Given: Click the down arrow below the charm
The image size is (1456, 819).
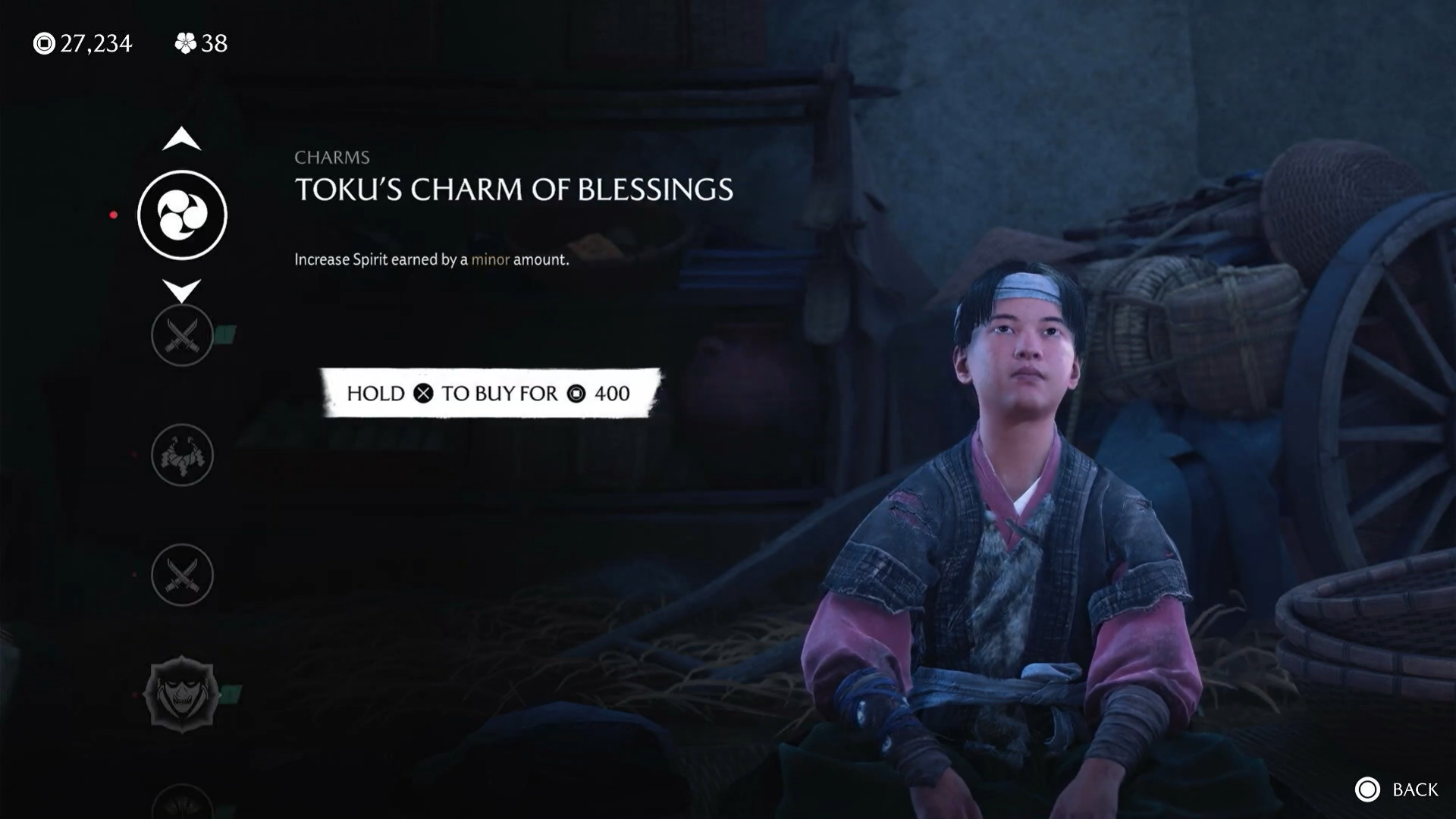Looking at the screenshot, I should (182, 290).
